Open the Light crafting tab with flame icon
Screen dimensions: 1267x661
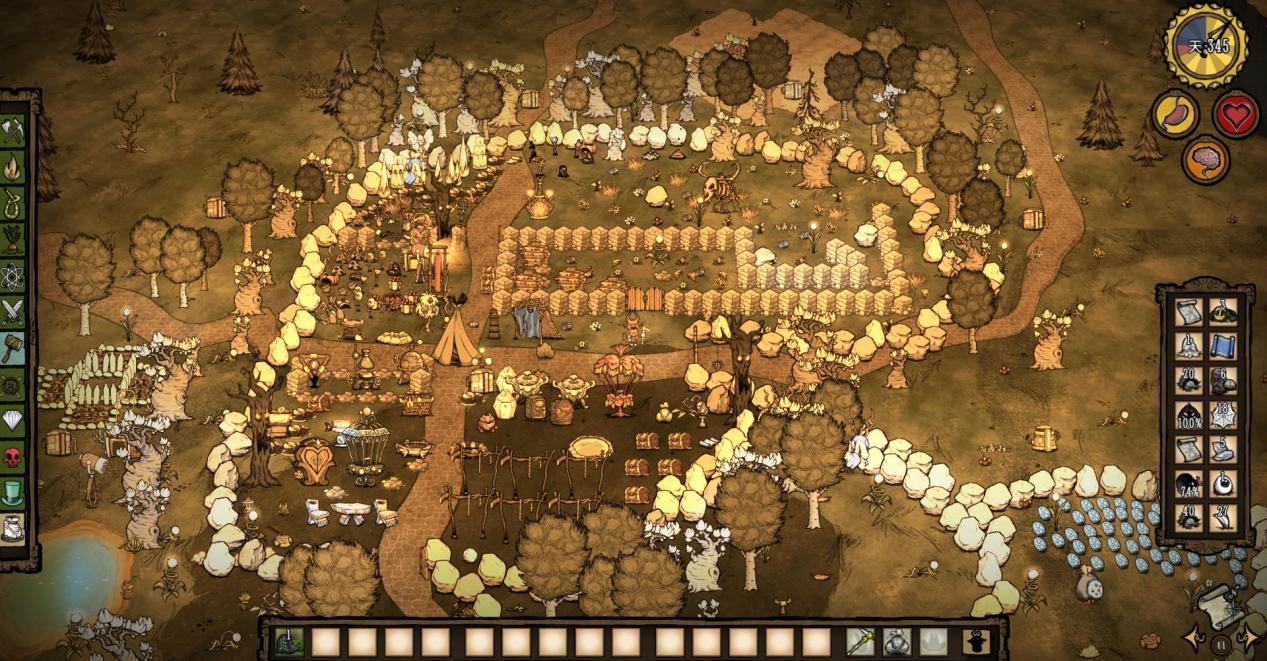click(13, 166)
